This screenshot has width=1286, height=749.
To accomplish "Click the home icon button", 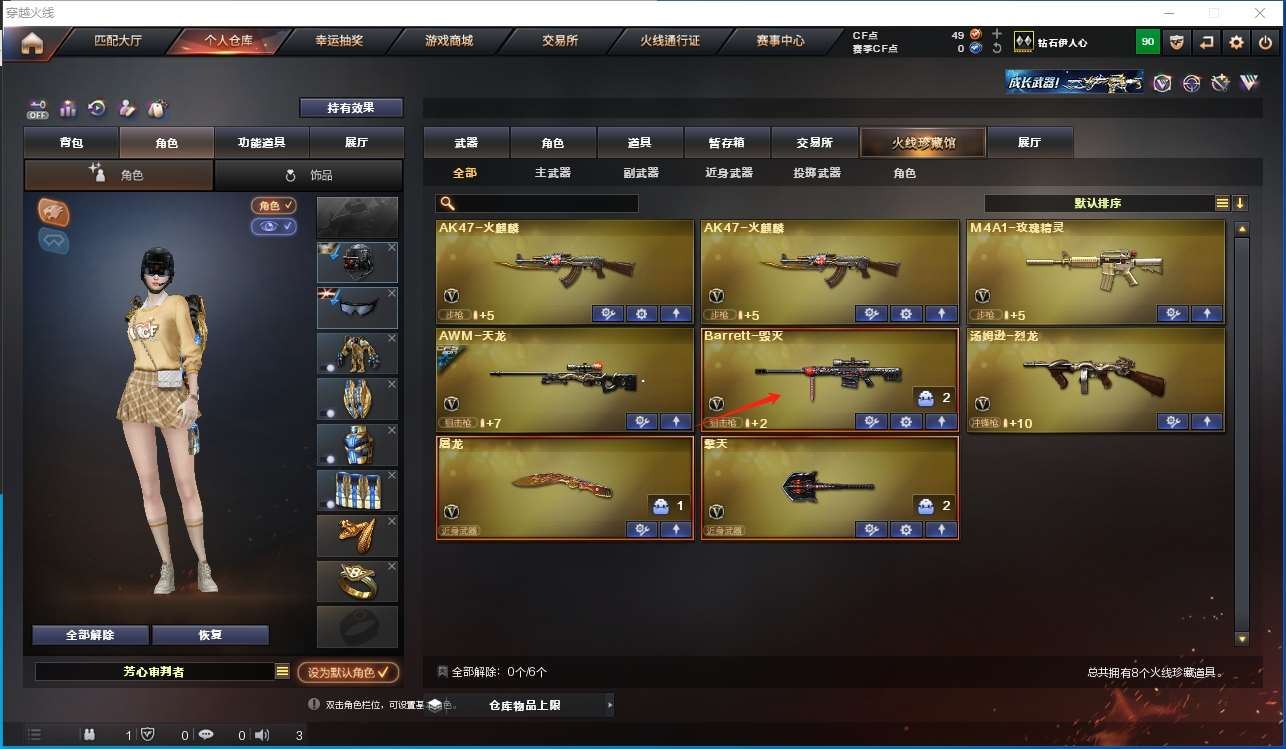I will point(32,43).
